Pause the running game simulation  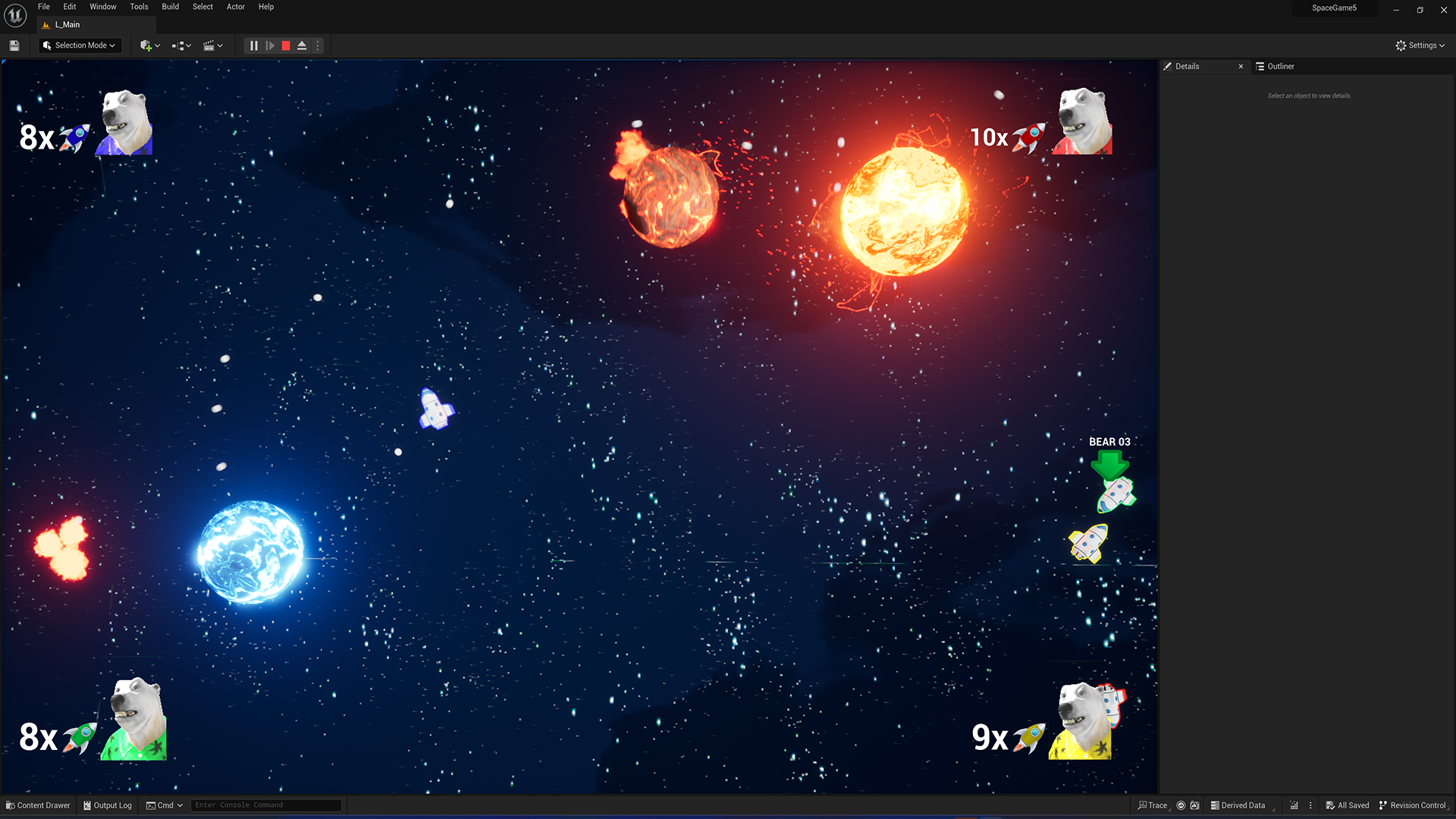tap(254, 45)
